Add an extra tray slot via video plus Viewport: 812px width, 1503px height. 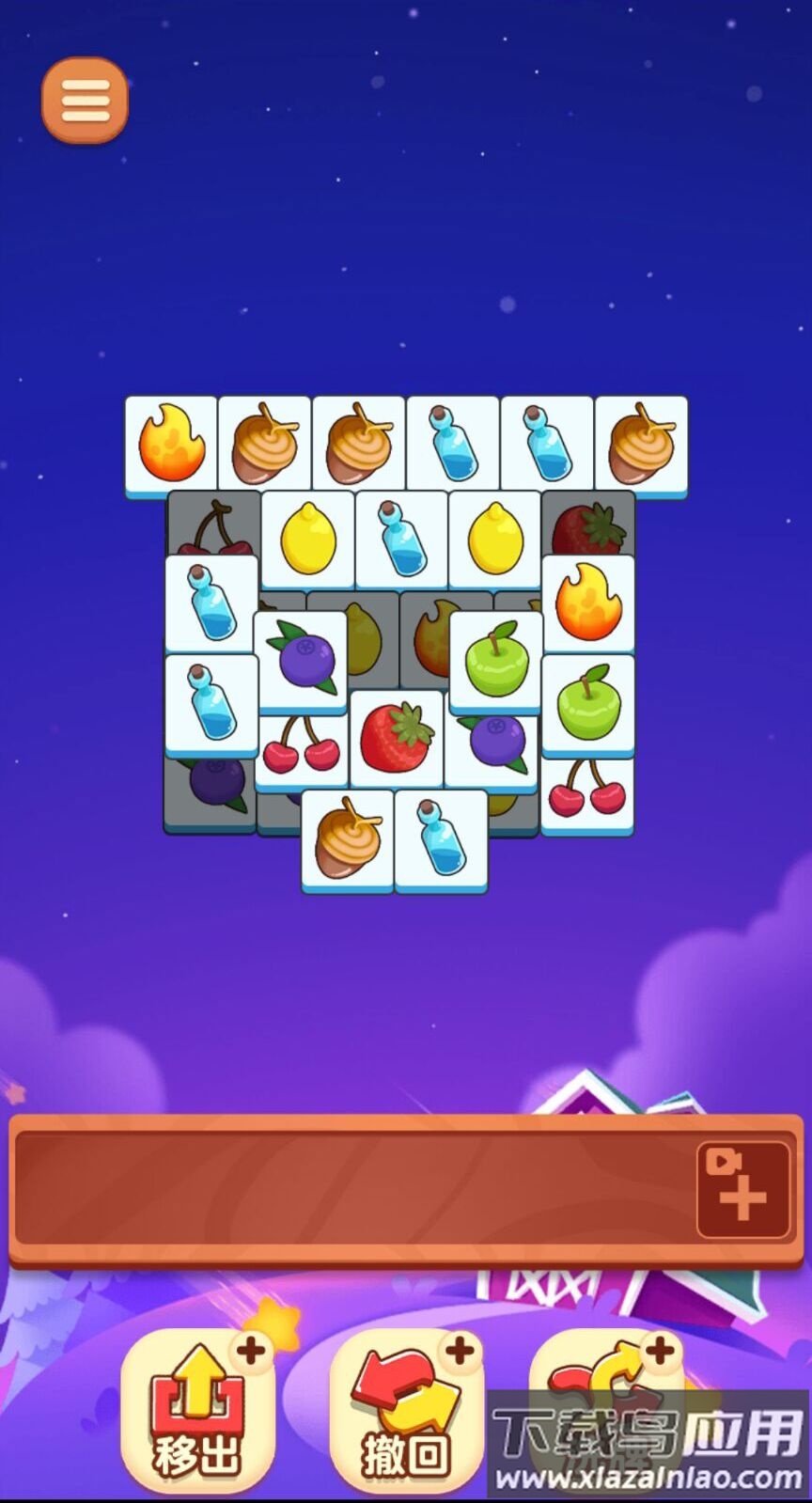[742, 1189]
